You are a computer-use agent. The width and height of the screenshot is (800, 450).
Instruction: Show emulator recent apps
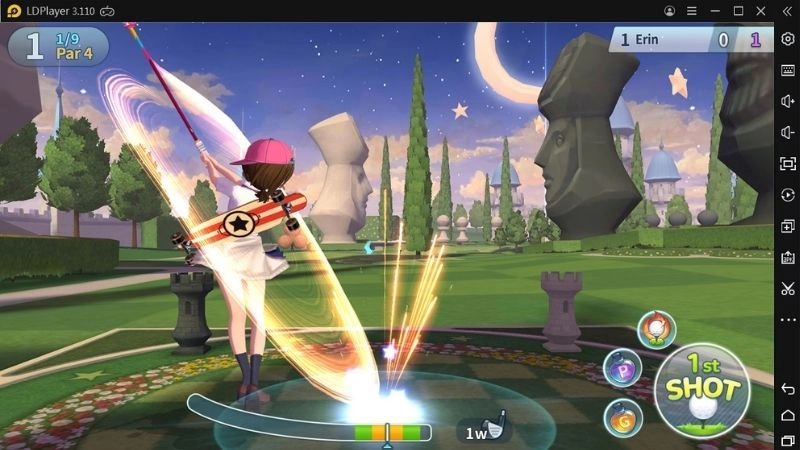pyautogui.click(x=788, y=440)
